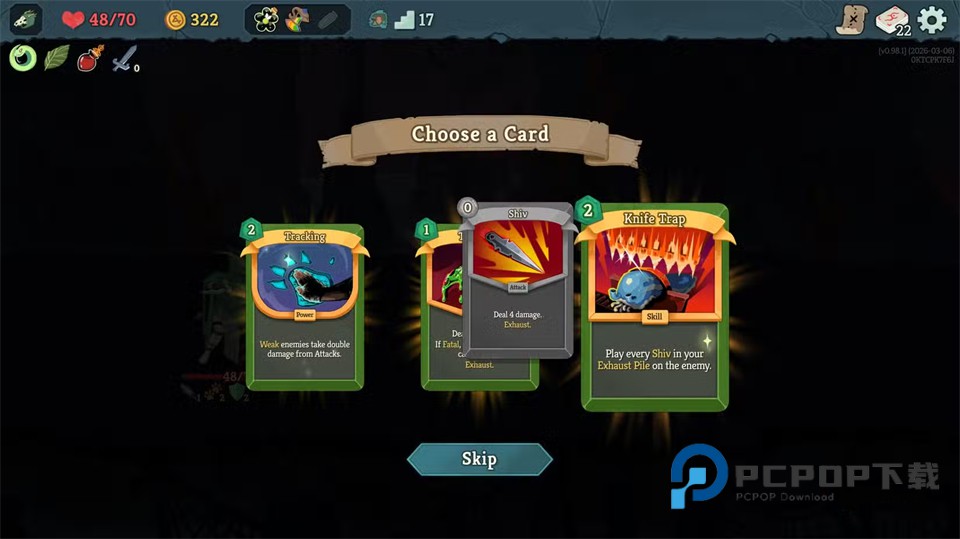
Task: View the deck of 22 cards
Action: (892, 20)
